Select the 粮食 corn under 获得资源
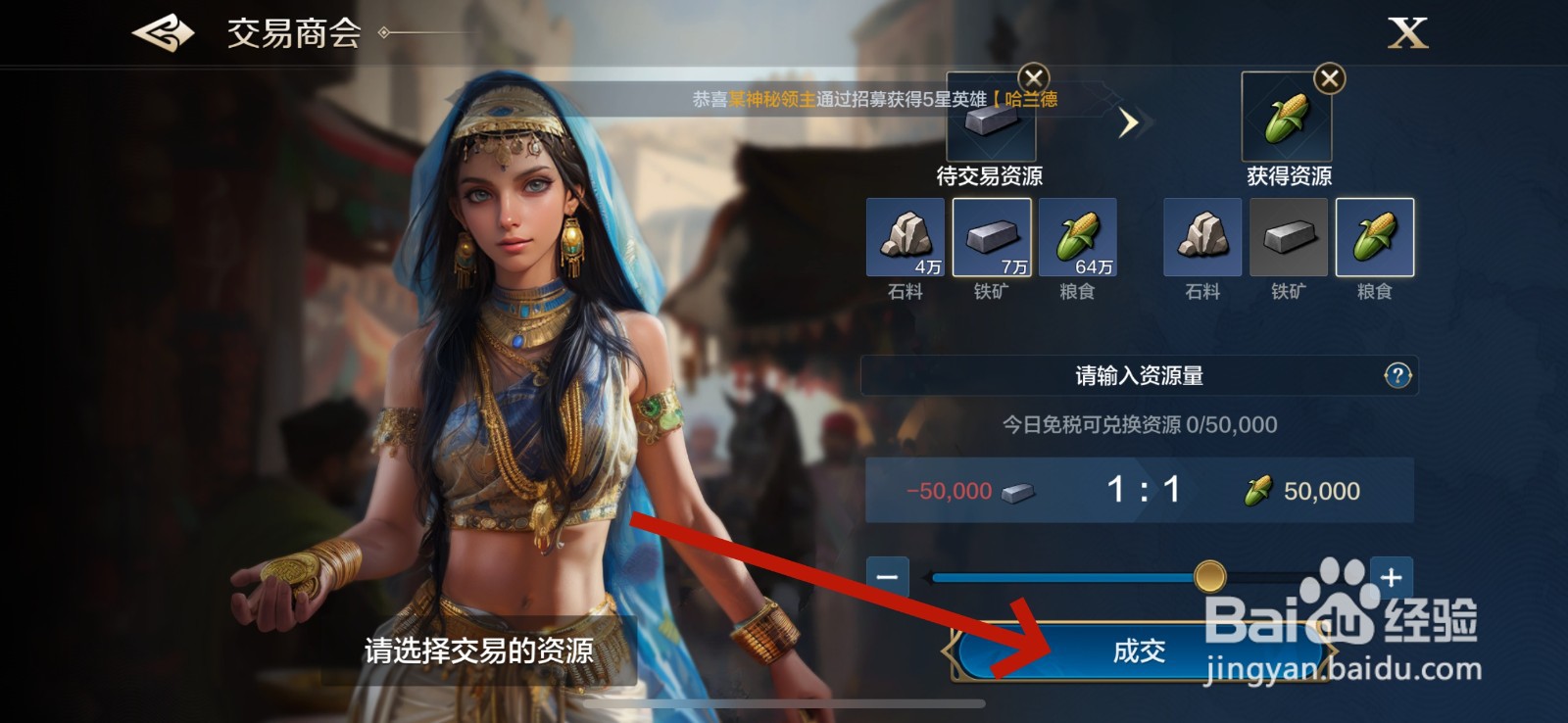This screenshot has height=723, width=1568. 1376,238
